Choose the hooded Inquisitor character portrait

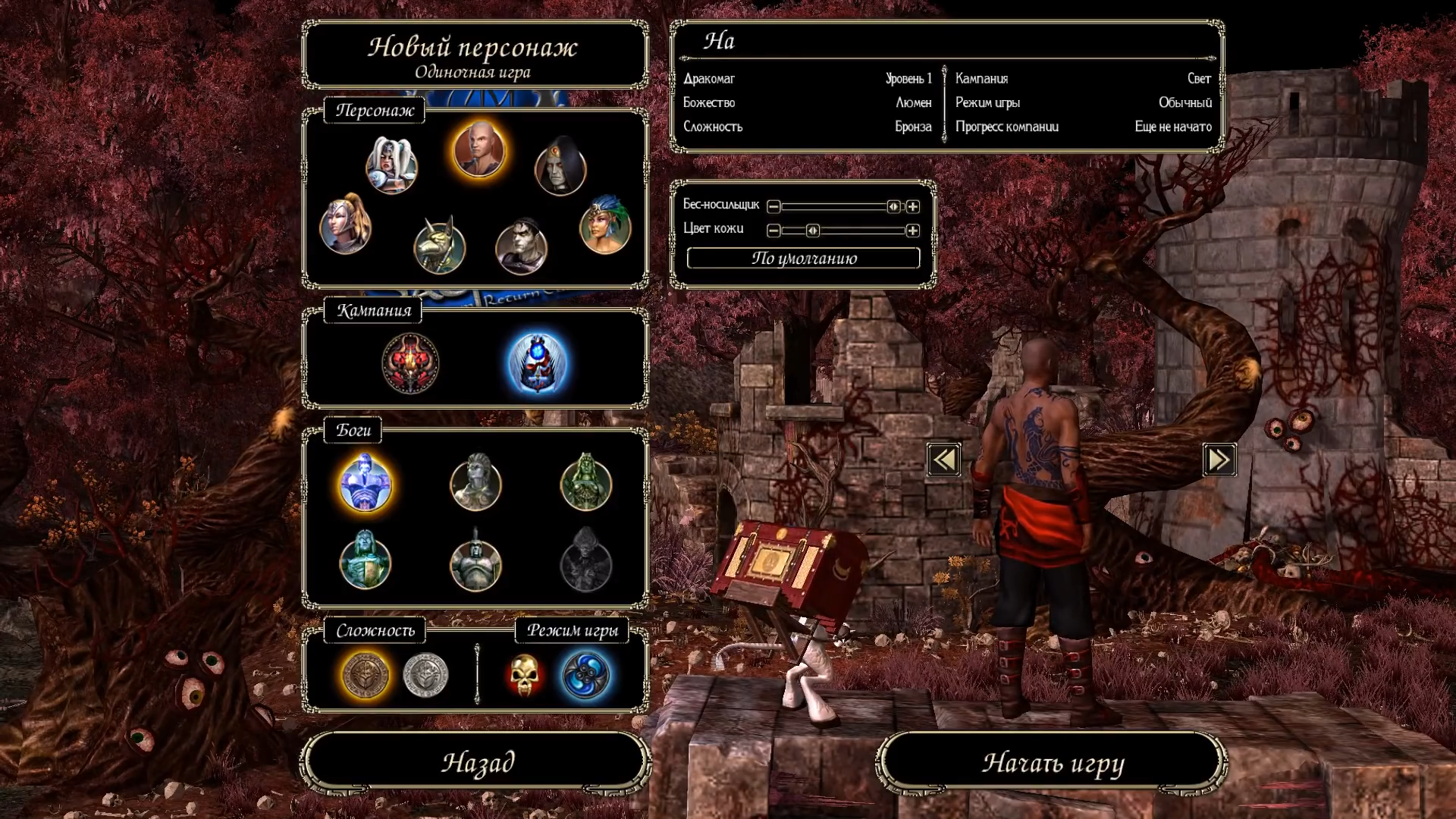point(560,167)
